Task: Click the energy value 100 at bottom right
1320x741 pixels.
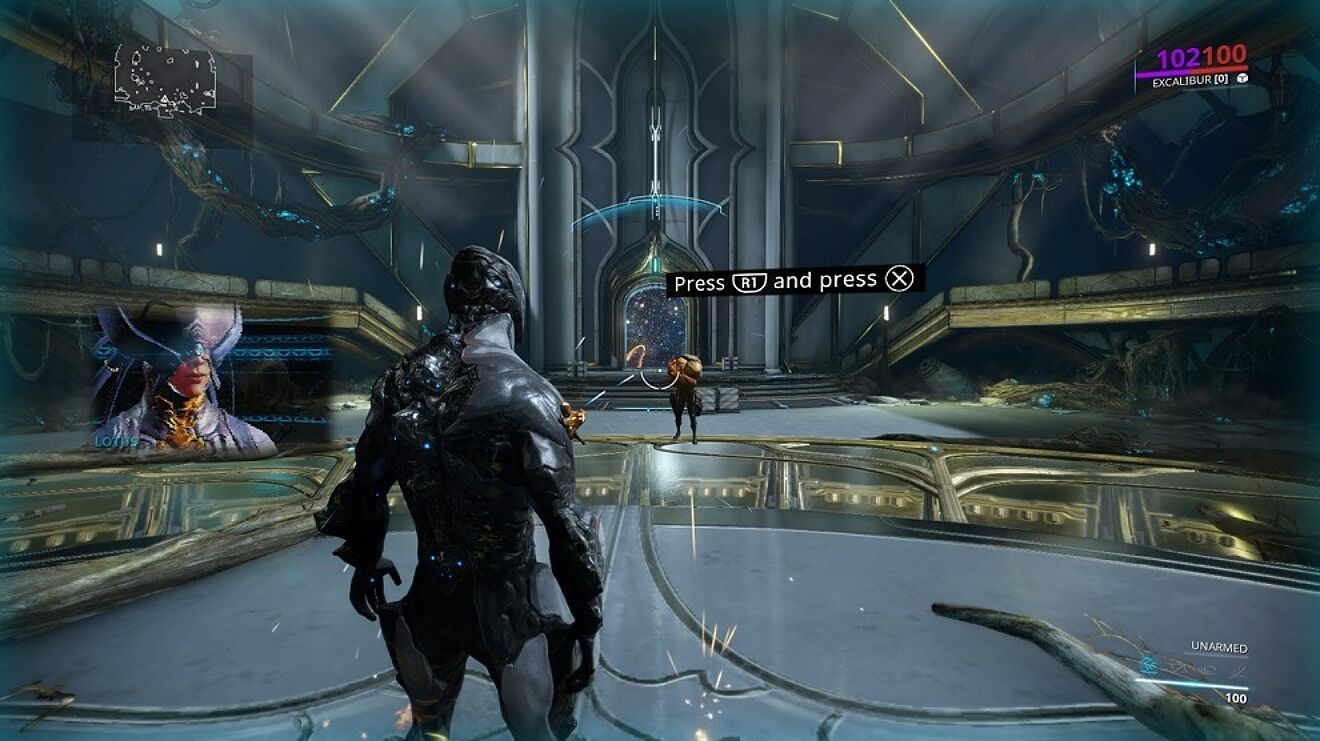Action: [x=1237, y=696]
